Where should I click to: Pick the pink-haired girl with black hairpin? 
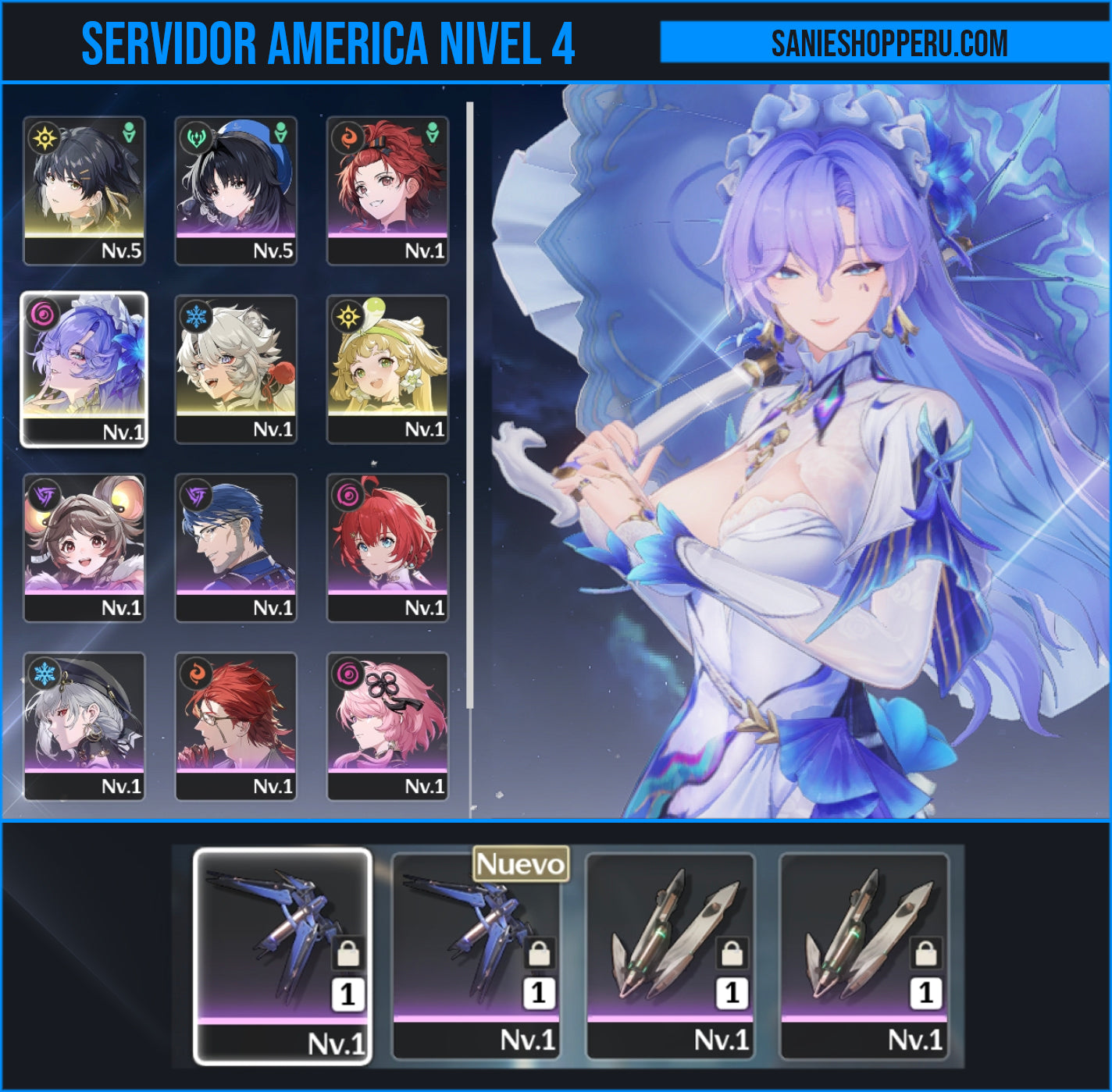387,727
